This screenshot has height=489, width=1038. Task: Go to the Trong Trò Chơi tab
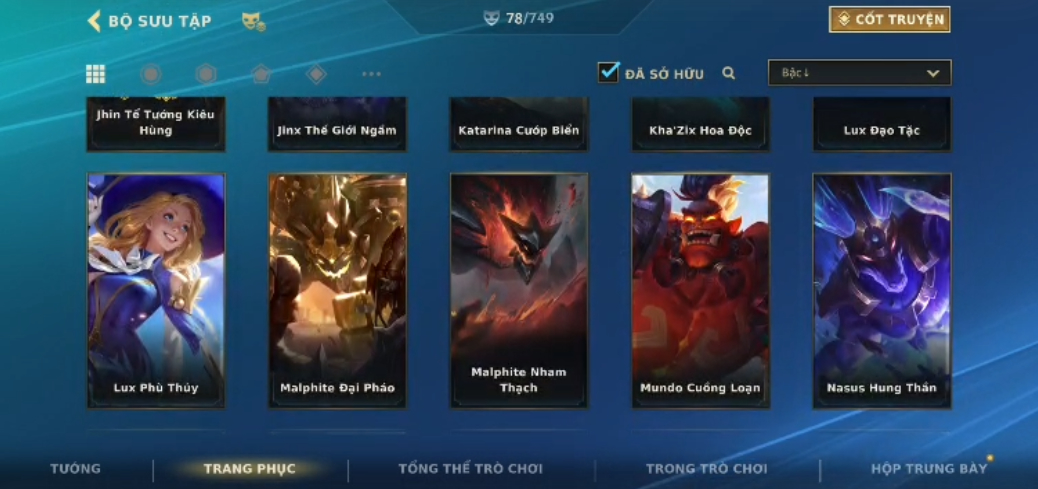(706, 469)
